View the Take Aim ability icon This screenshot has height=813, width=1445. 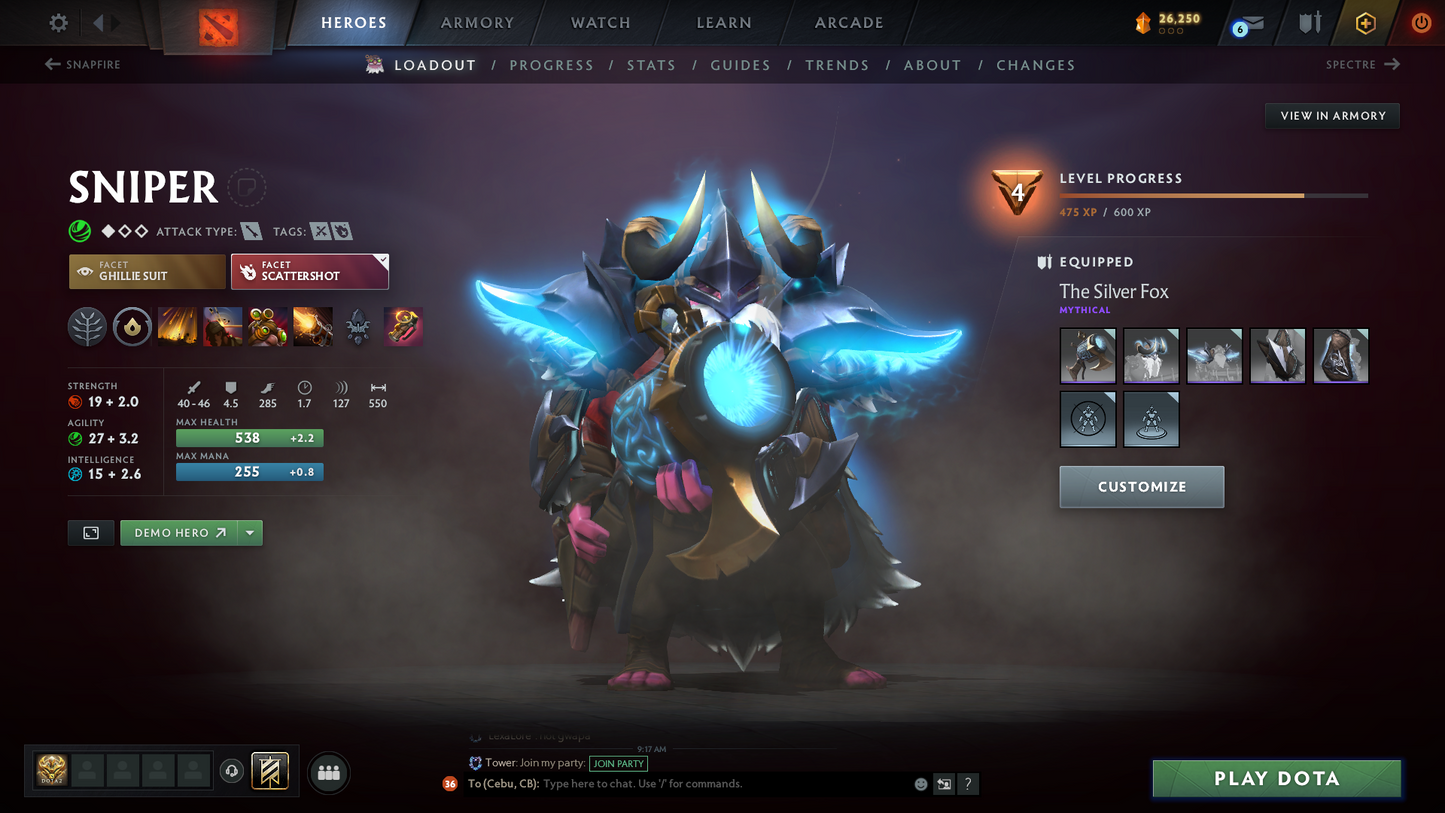click(268, 326)
